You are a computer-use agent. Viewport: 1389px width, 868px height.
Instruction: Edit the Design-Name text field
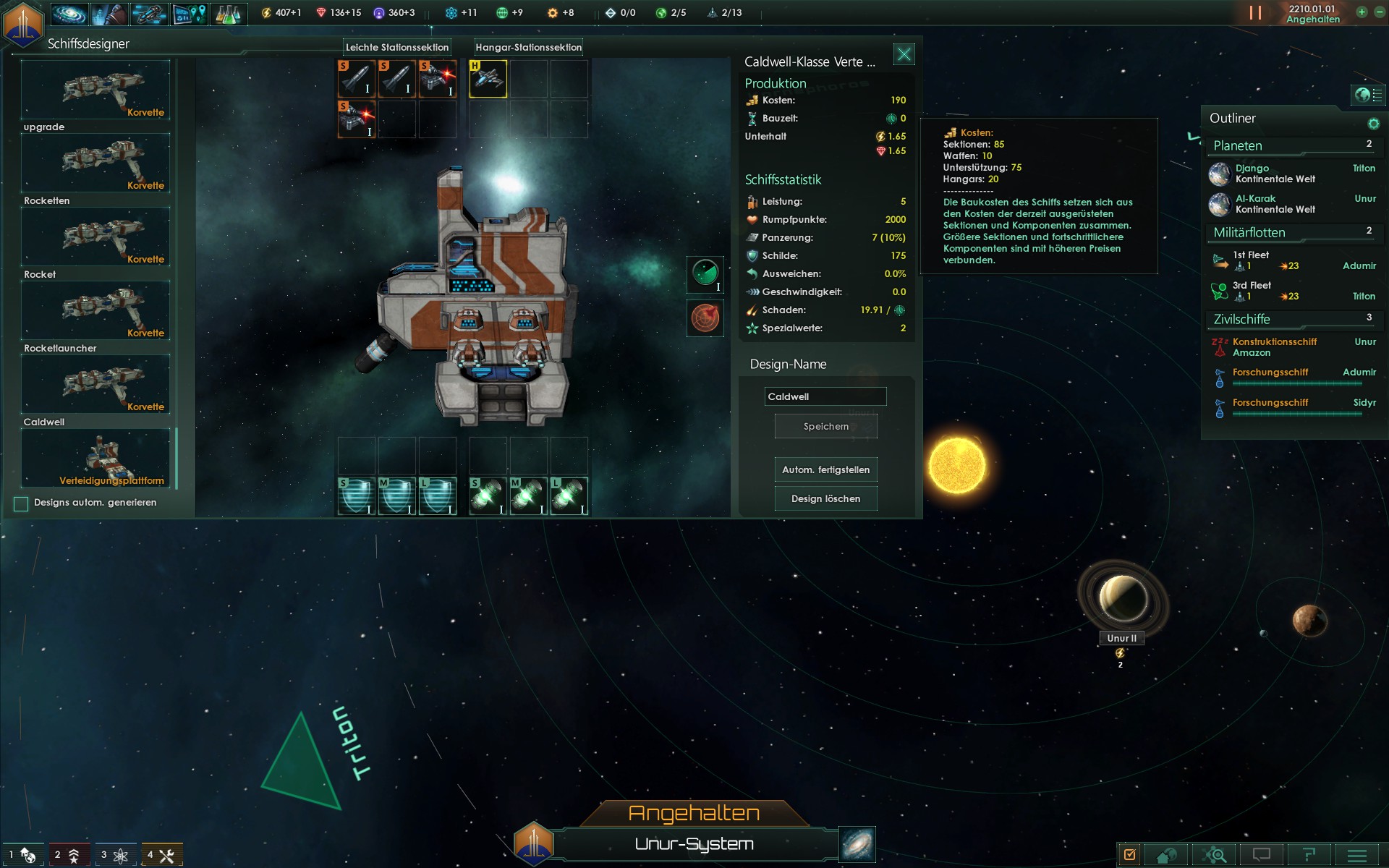click(x=825, y=396)
